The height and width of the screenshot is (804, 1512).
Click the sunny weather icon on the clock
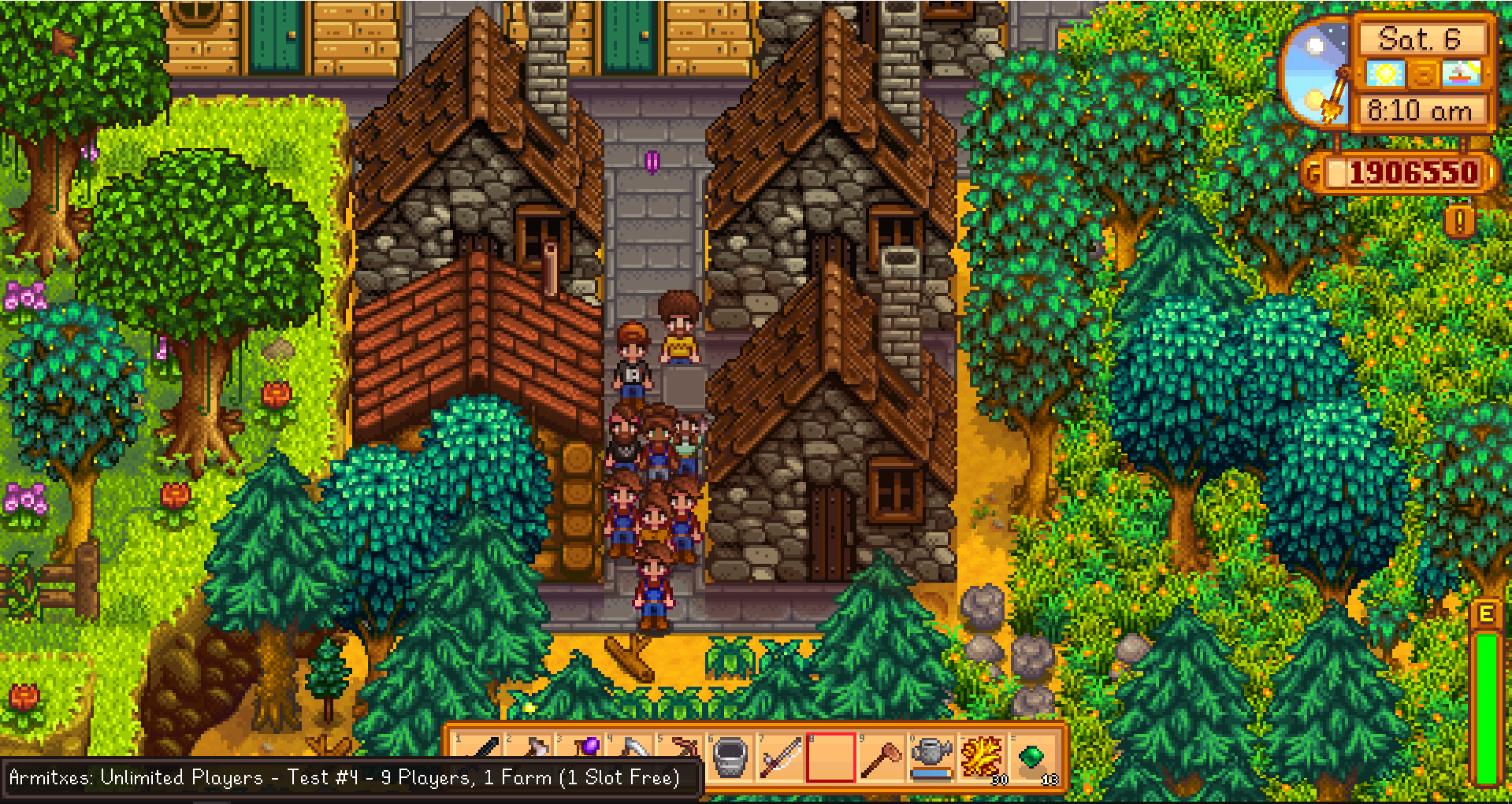pyautogui.click(x=1387, y=74)
